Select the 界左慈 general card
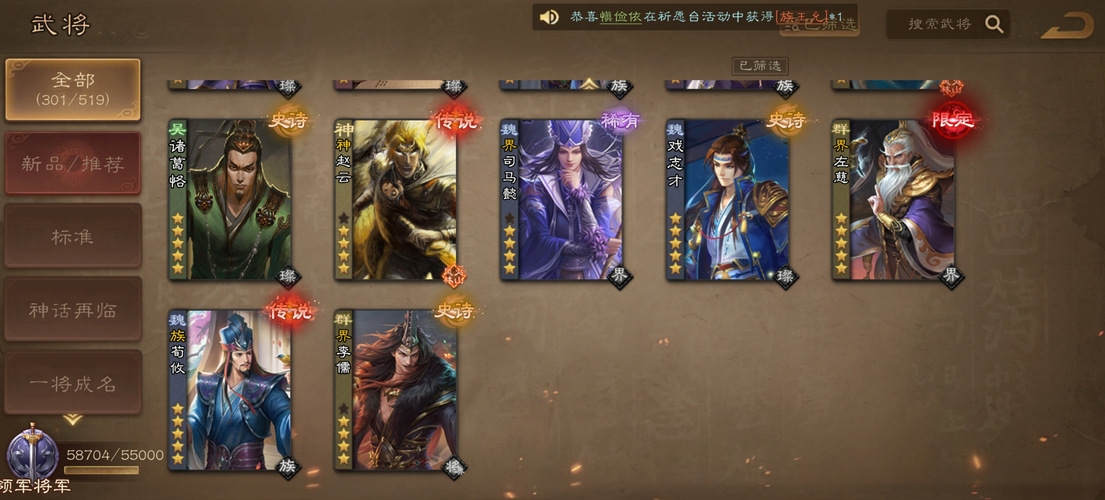 [895, 200]
